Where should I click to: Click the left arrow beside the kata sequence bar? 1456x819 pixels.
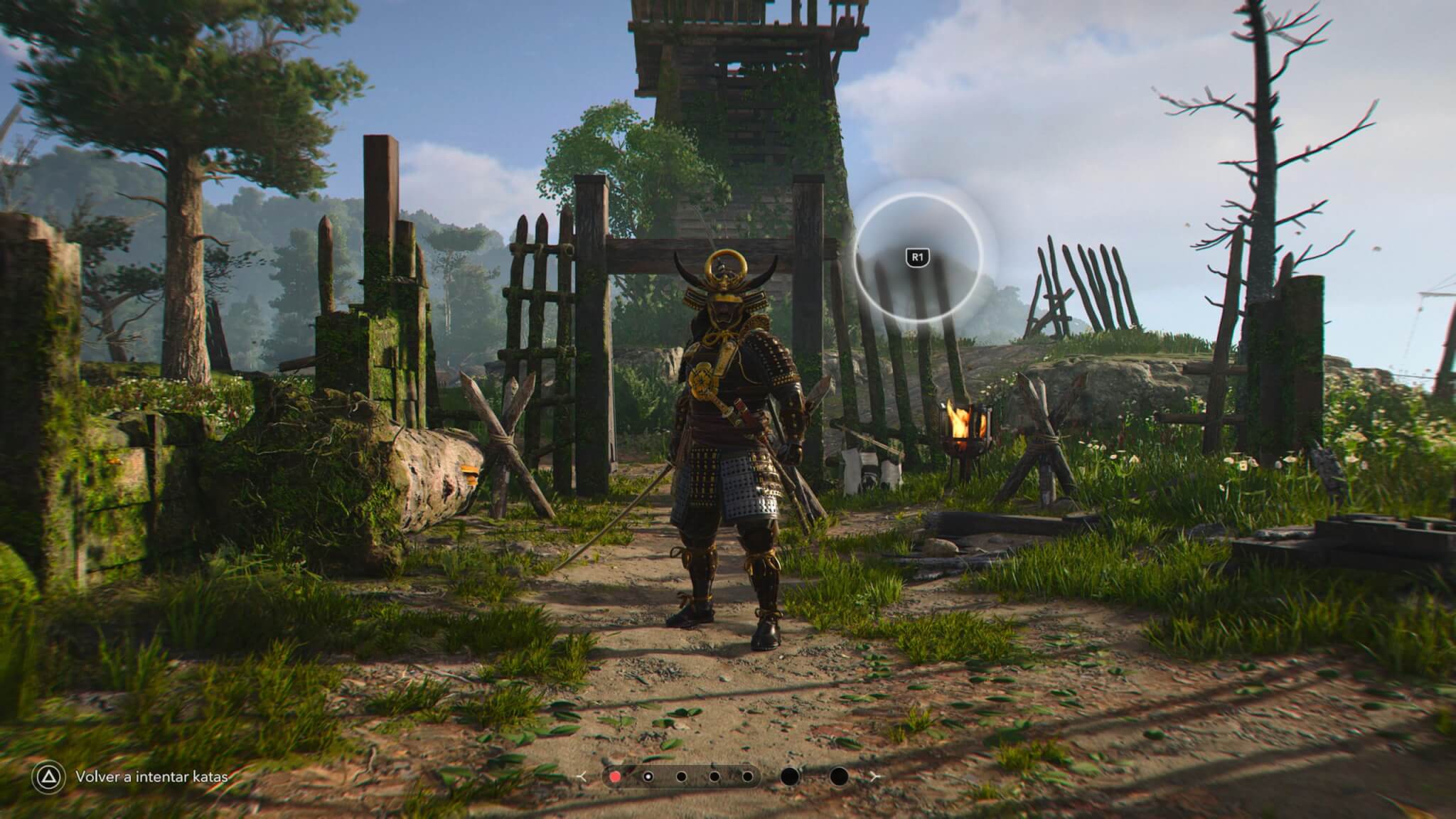tap(583, 776)
